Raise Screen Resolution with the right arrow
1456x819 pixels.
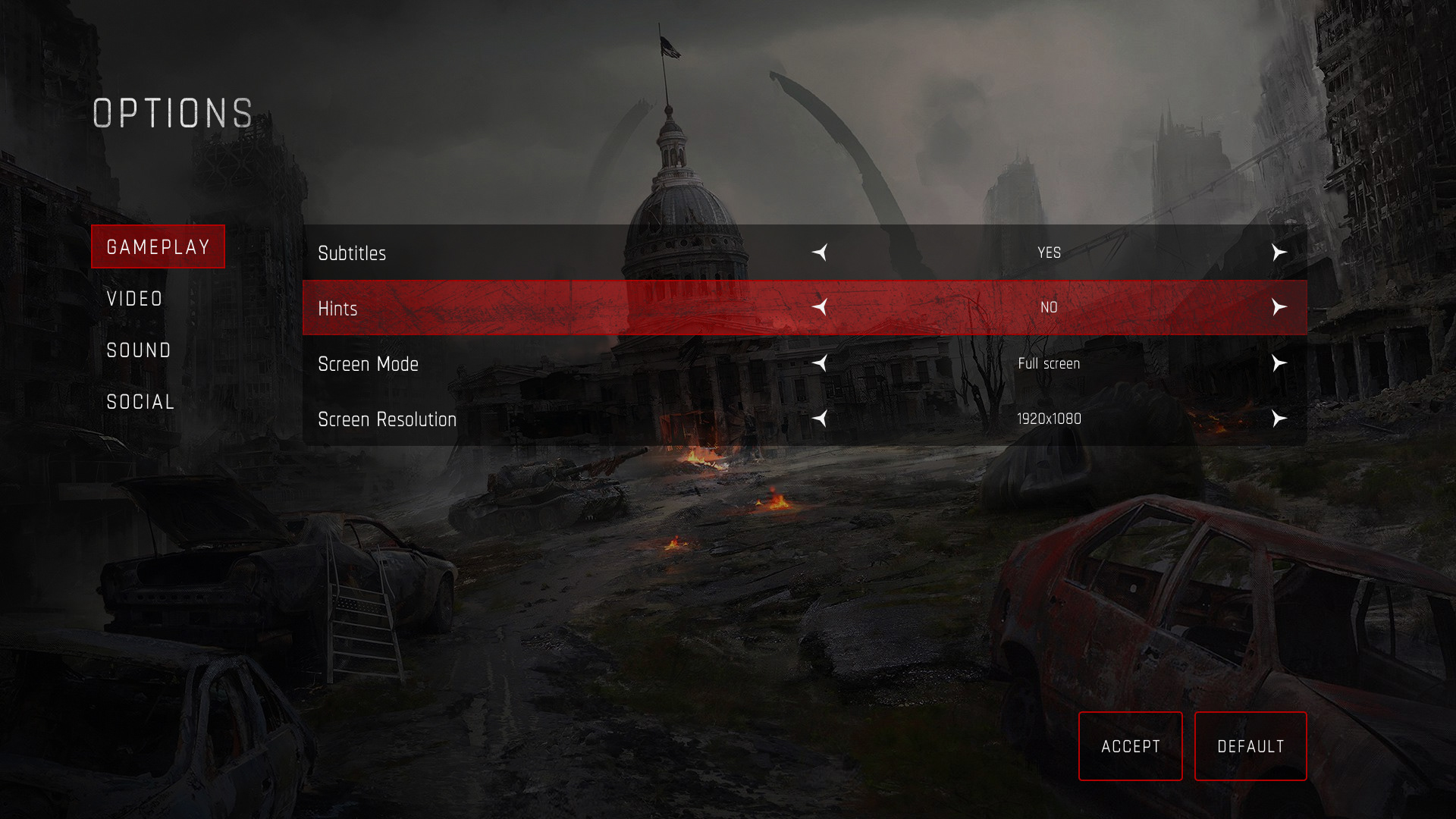[1279, 419]
